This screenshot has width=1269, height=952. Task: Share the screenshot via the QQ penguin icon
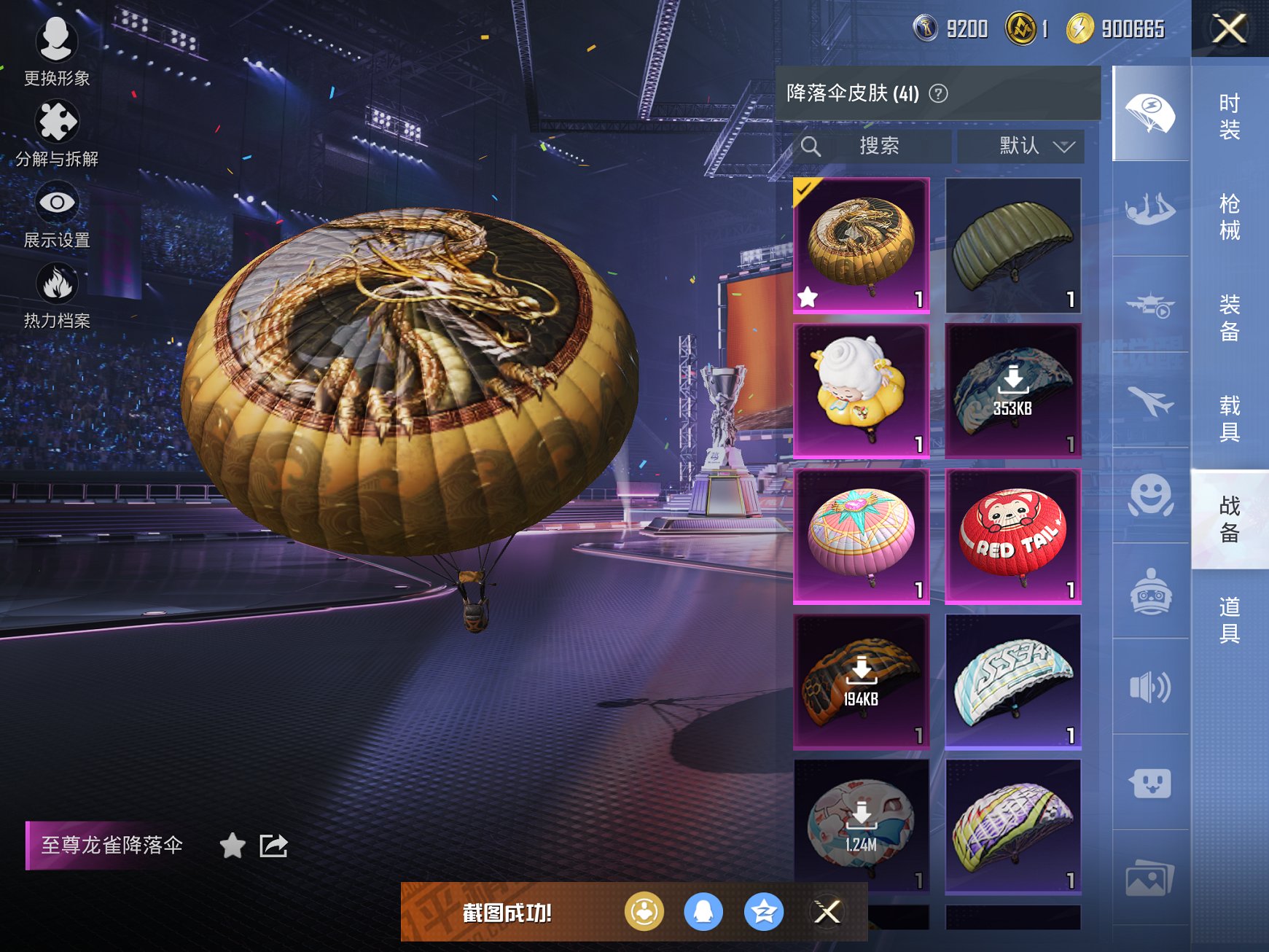coord(703,912)
